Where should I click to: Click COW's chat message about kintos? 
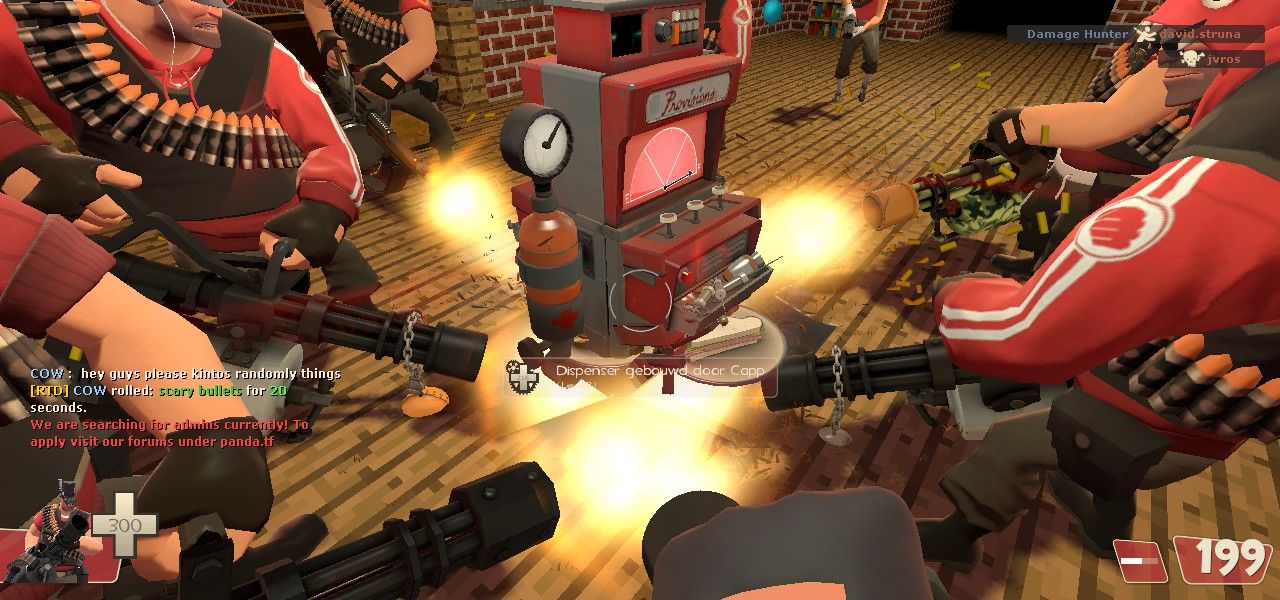pos(185,373)
